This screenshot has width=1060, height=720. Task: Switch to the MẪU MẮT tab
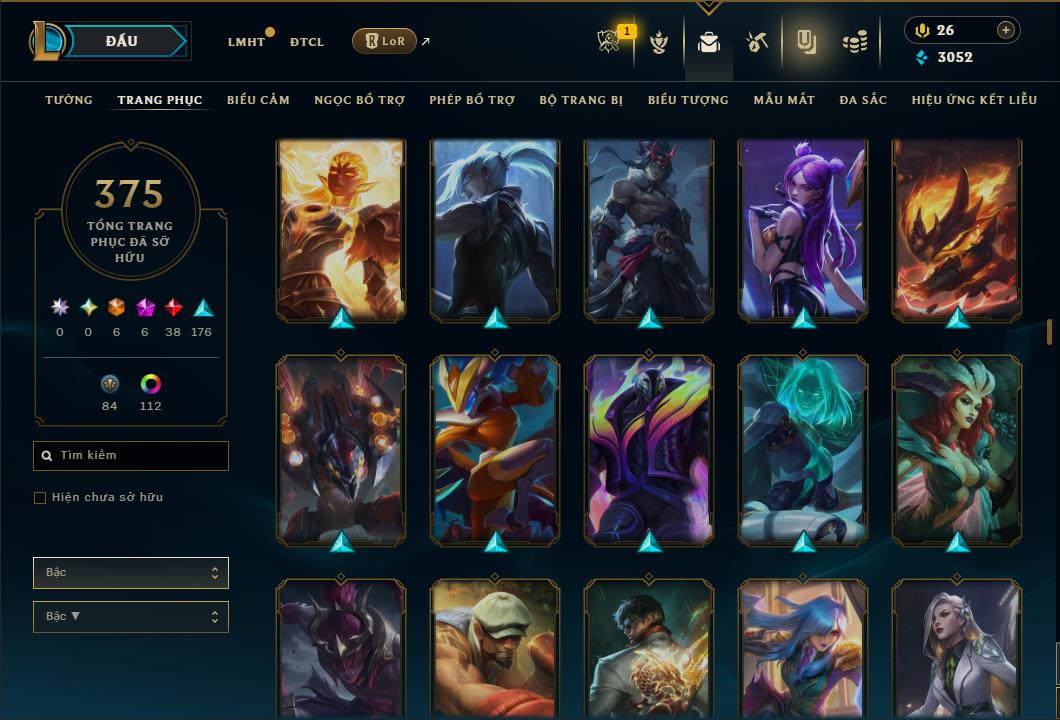[x=784, y=100]
